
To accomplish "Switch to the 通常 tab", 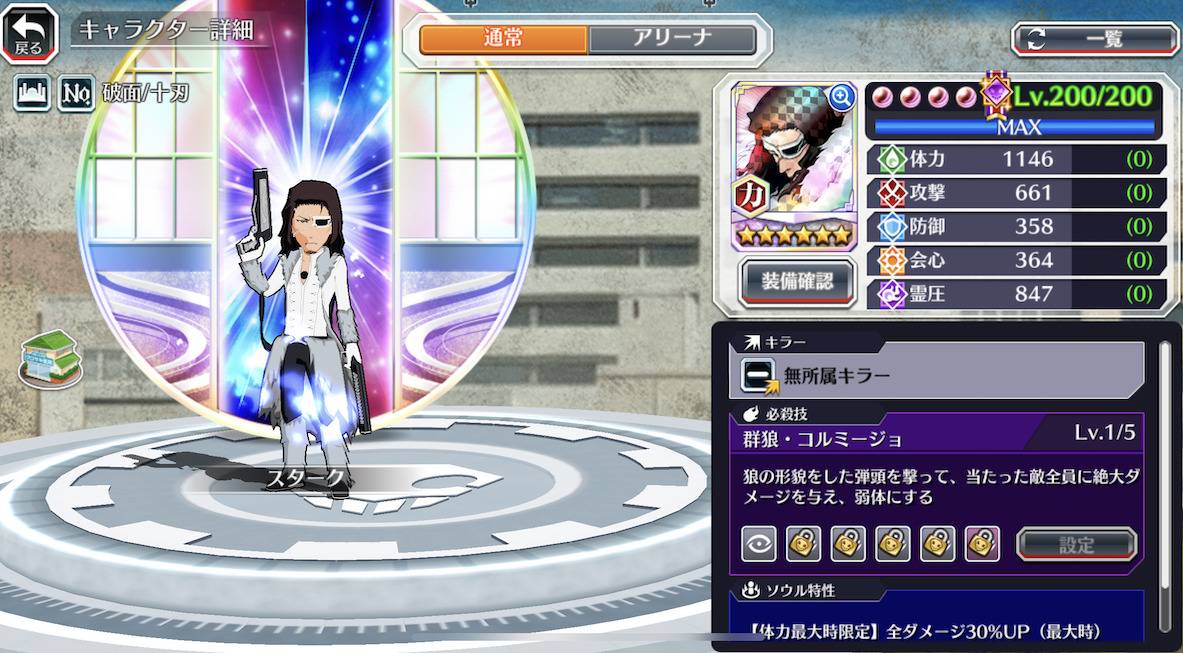I will click(503, 39).
